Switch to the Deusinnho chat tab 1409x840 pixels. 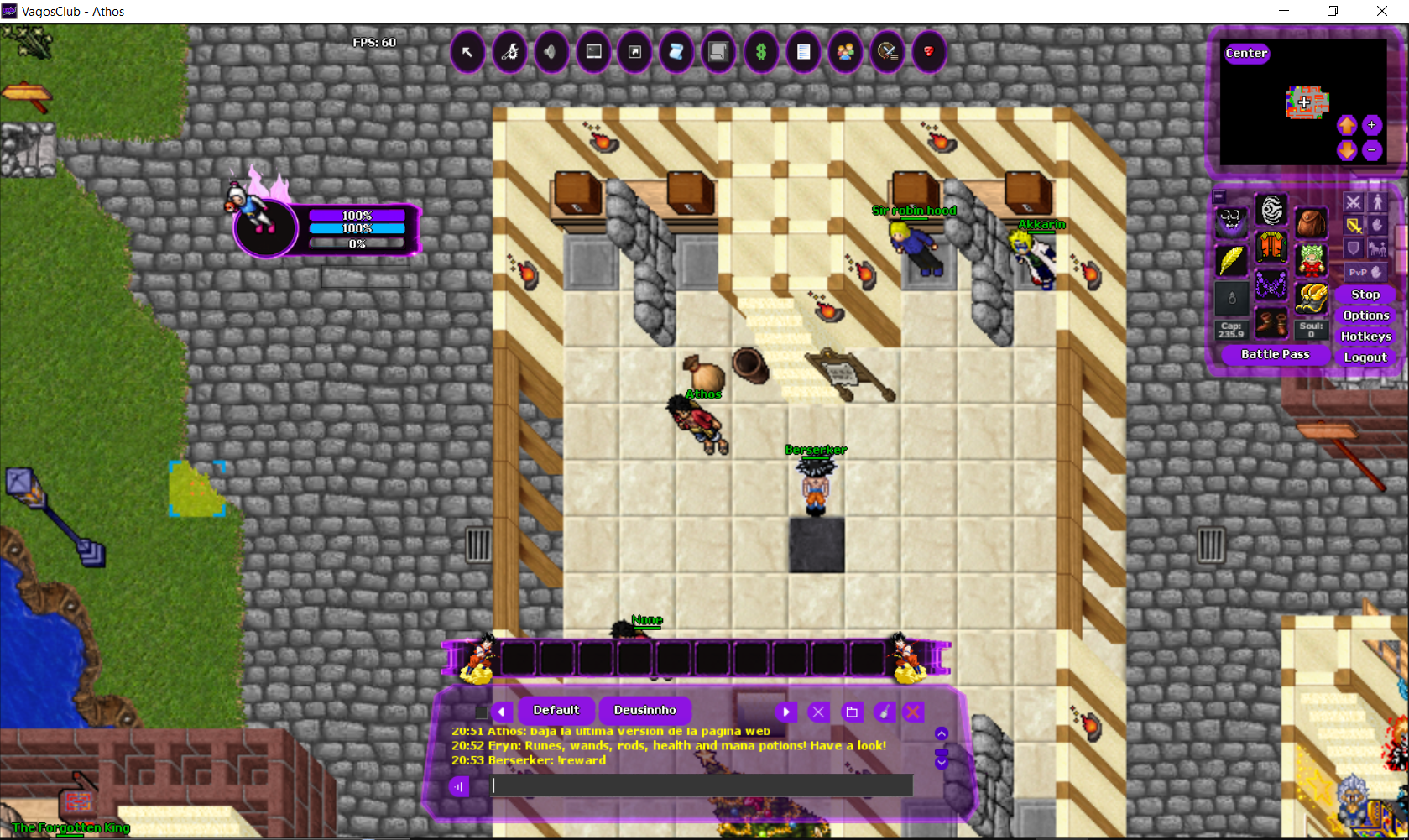pyautogui.click(x=644, y=711)
